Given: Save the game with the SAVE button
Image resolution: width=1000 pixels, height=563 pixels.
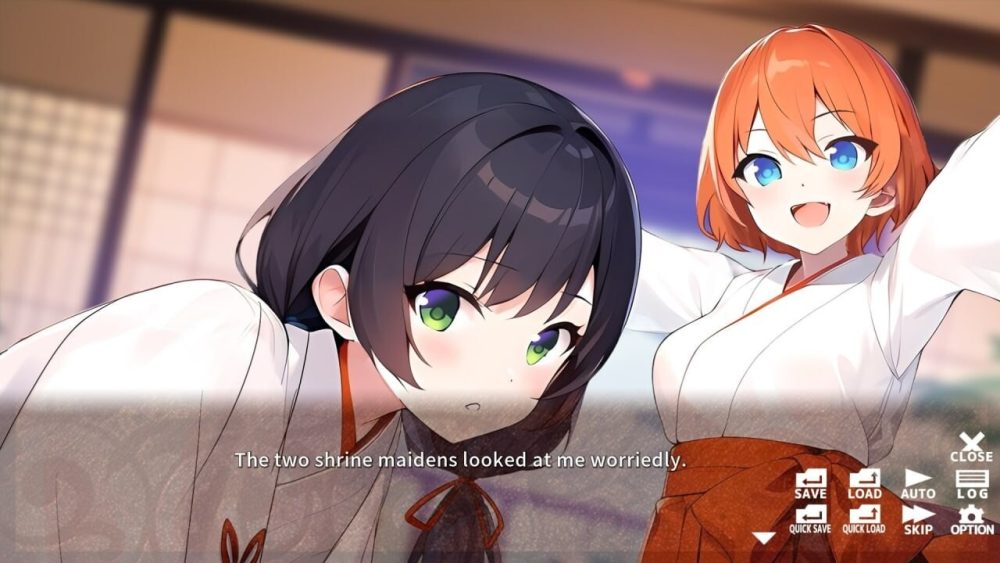Looking at the screenshot, I should [810, 484].
